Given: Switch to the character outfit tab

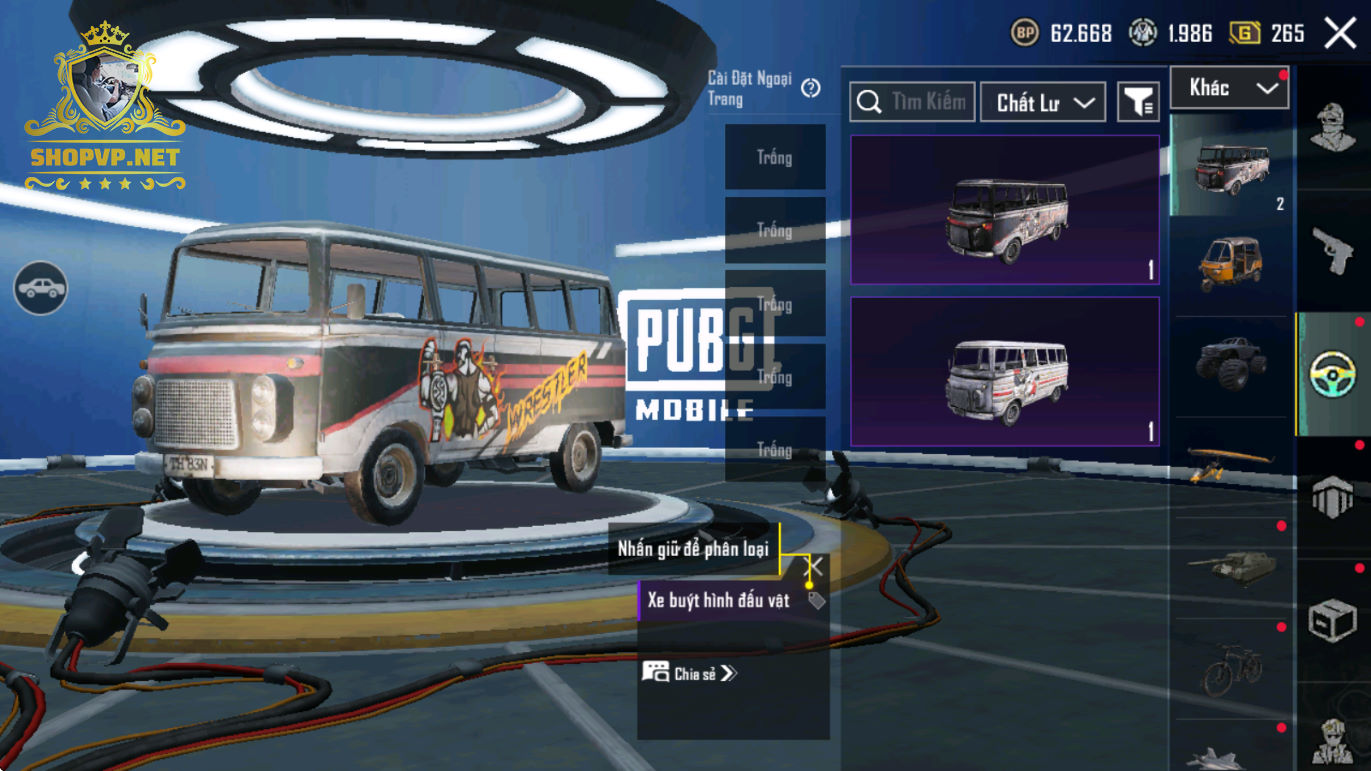Looking at the screenshot, I should click(1333, 127).
